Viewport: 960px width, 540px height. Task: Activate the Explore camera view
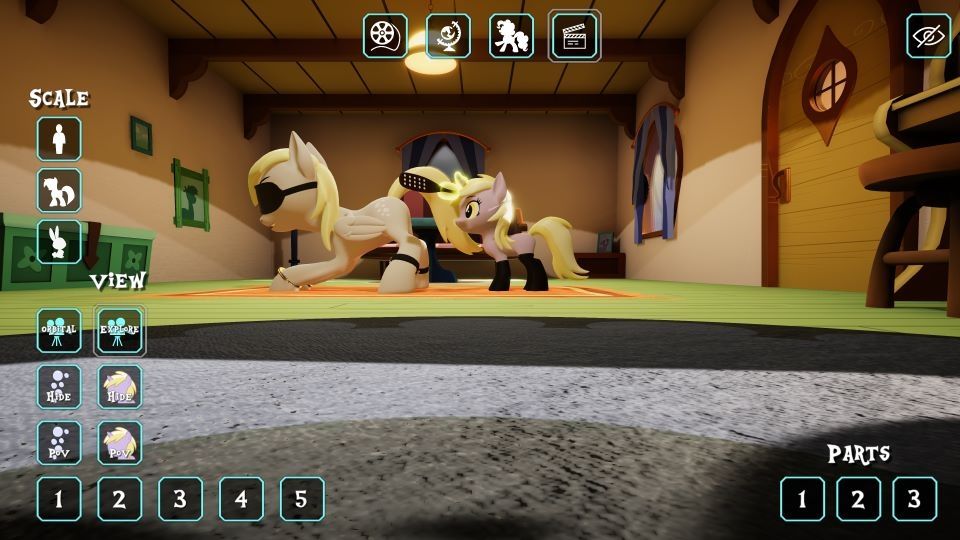pos(119,330)
